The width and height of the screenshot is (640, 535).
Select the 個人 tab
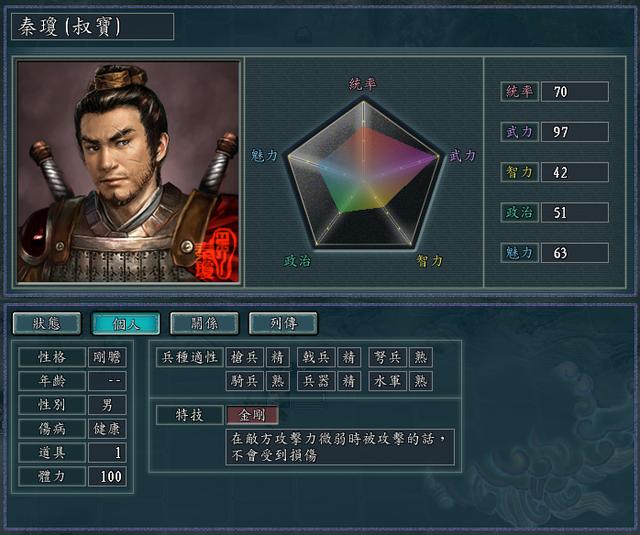[x=126, y=323]
